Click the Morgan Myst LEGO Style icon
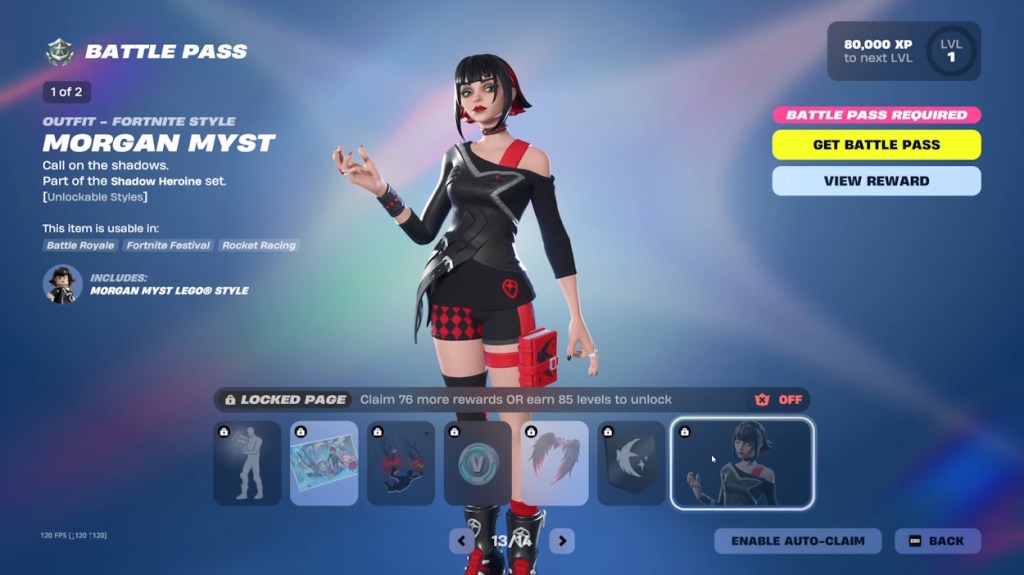The image size is (1024, 575). [62, 284]
